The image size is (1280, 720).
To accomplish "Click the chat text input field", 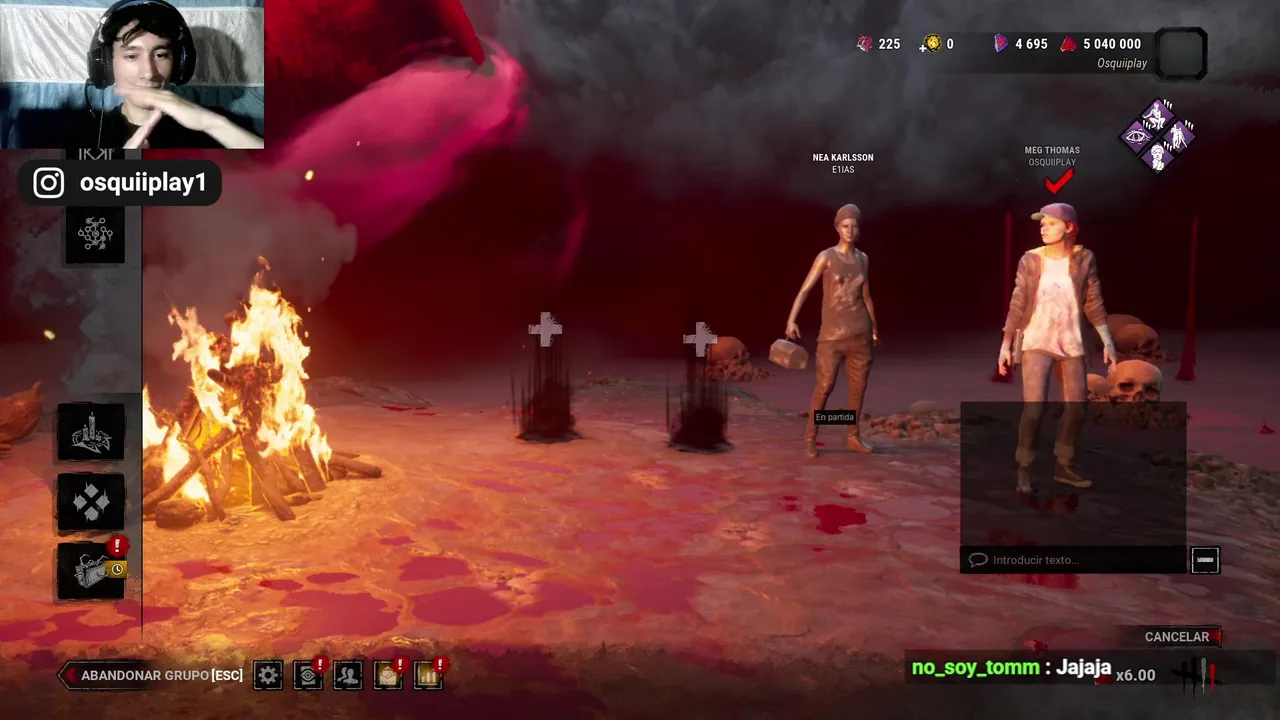I will pos(1072,560).
